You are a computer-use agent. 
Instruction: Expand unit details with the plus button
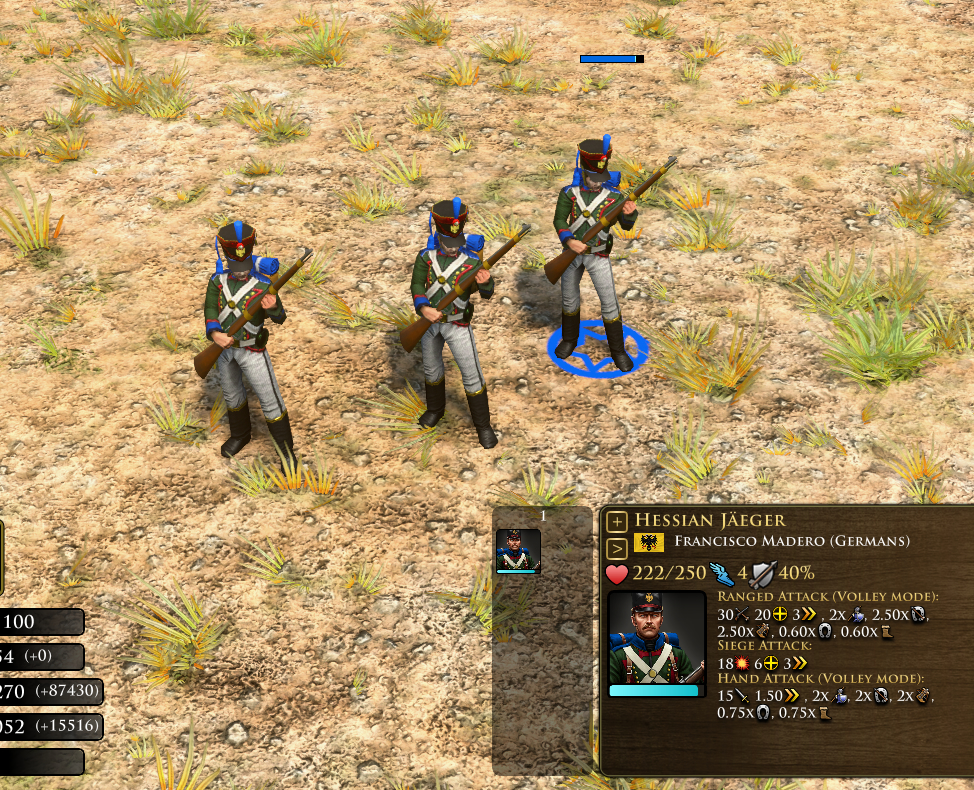pos(617,521)
